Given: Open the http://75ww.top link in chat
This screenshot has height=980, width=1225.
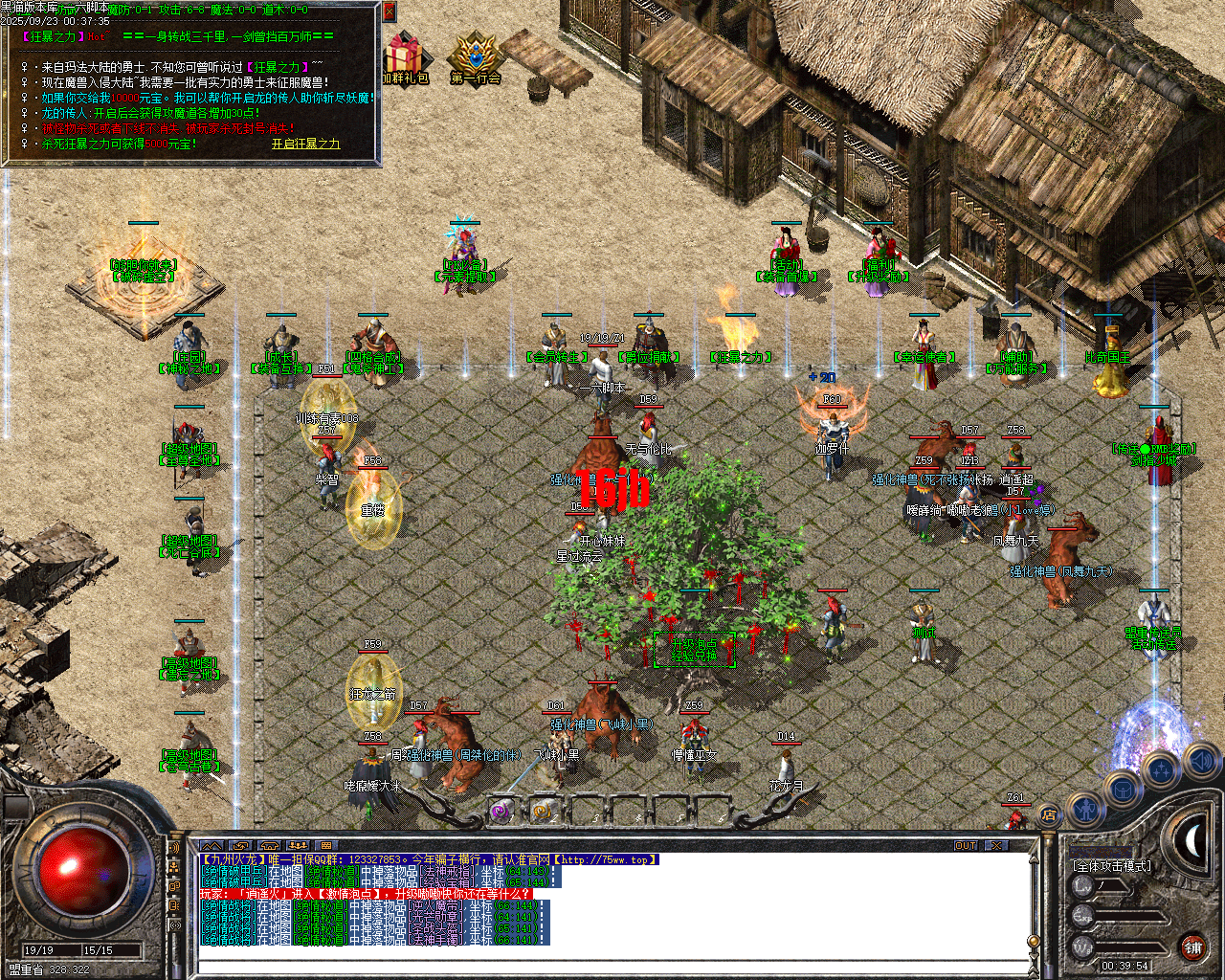Looking at the screenshot, I should coord(603,859).
